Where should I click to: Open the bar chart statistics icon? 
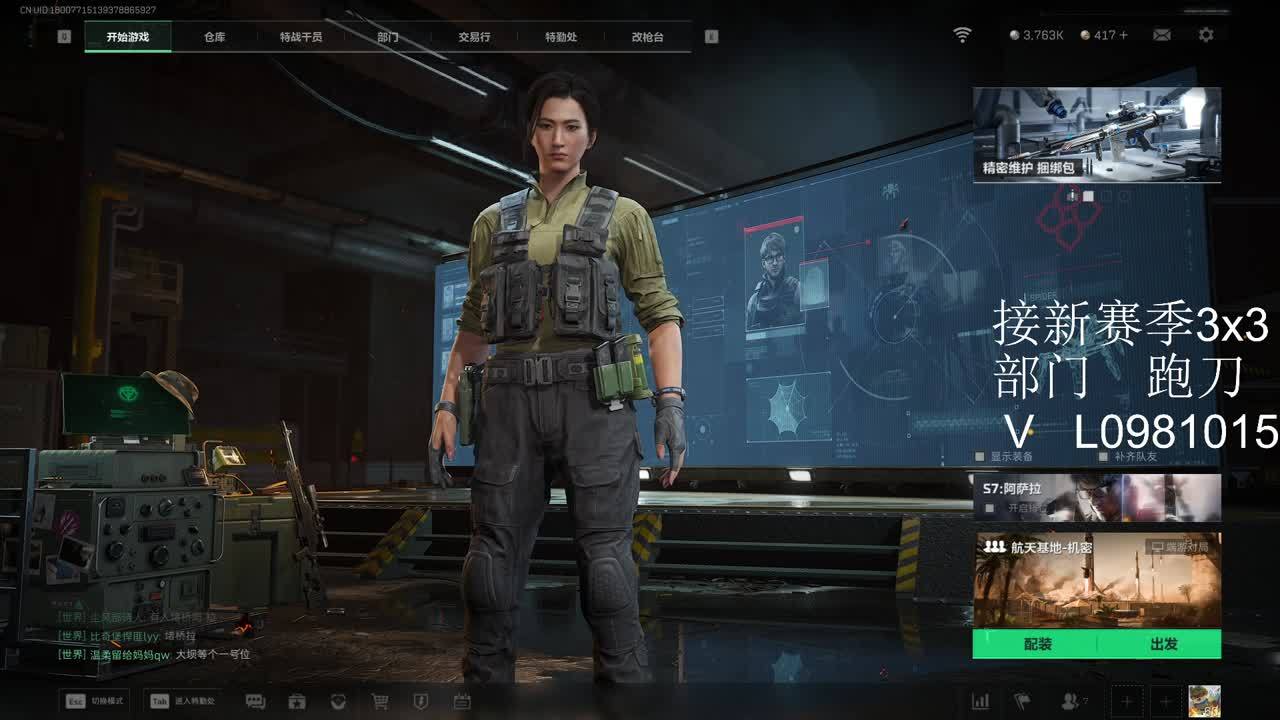coord(981,702)
